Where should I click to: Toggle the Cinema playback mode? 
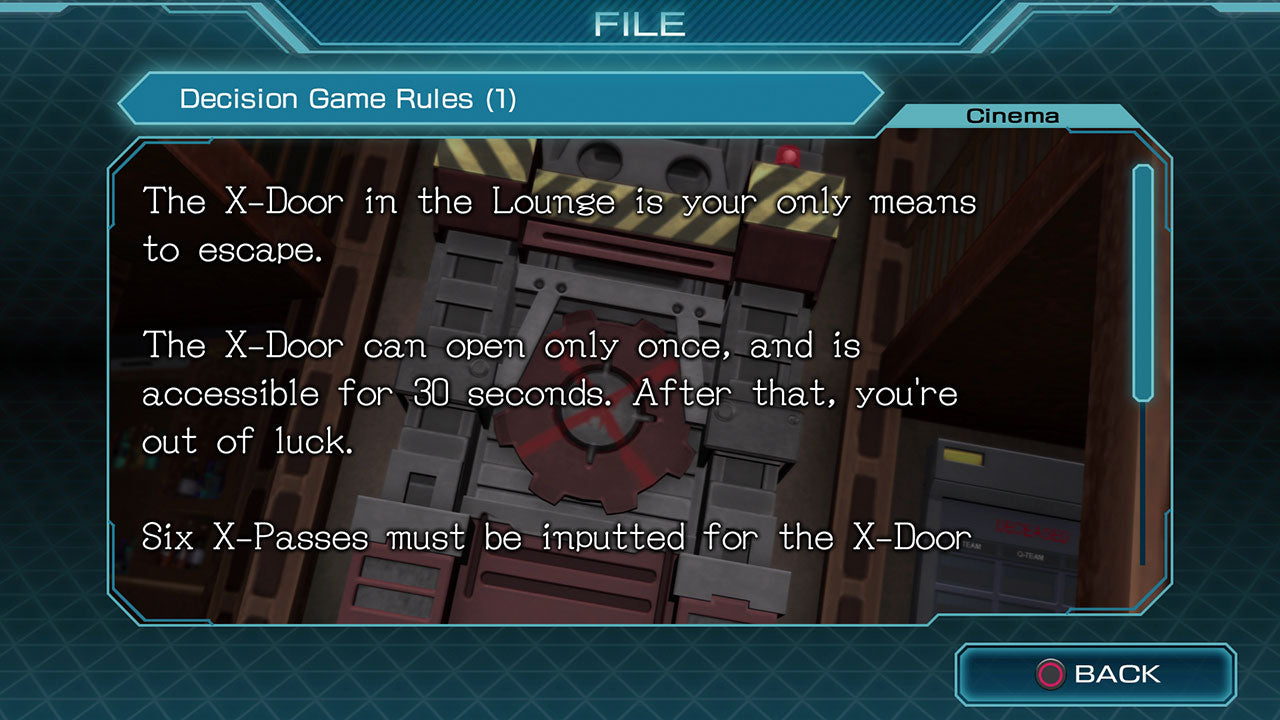point(1012,114)
